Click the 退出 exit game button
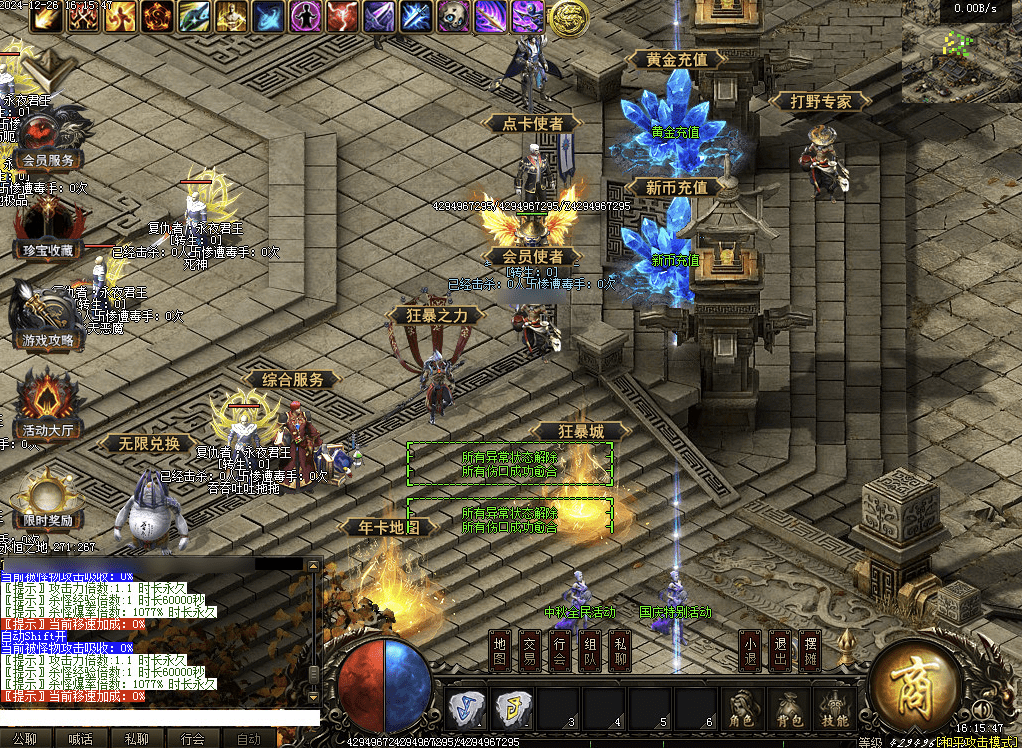The width and height of the screenshot is (1024, 748). (x=781, y=652)
